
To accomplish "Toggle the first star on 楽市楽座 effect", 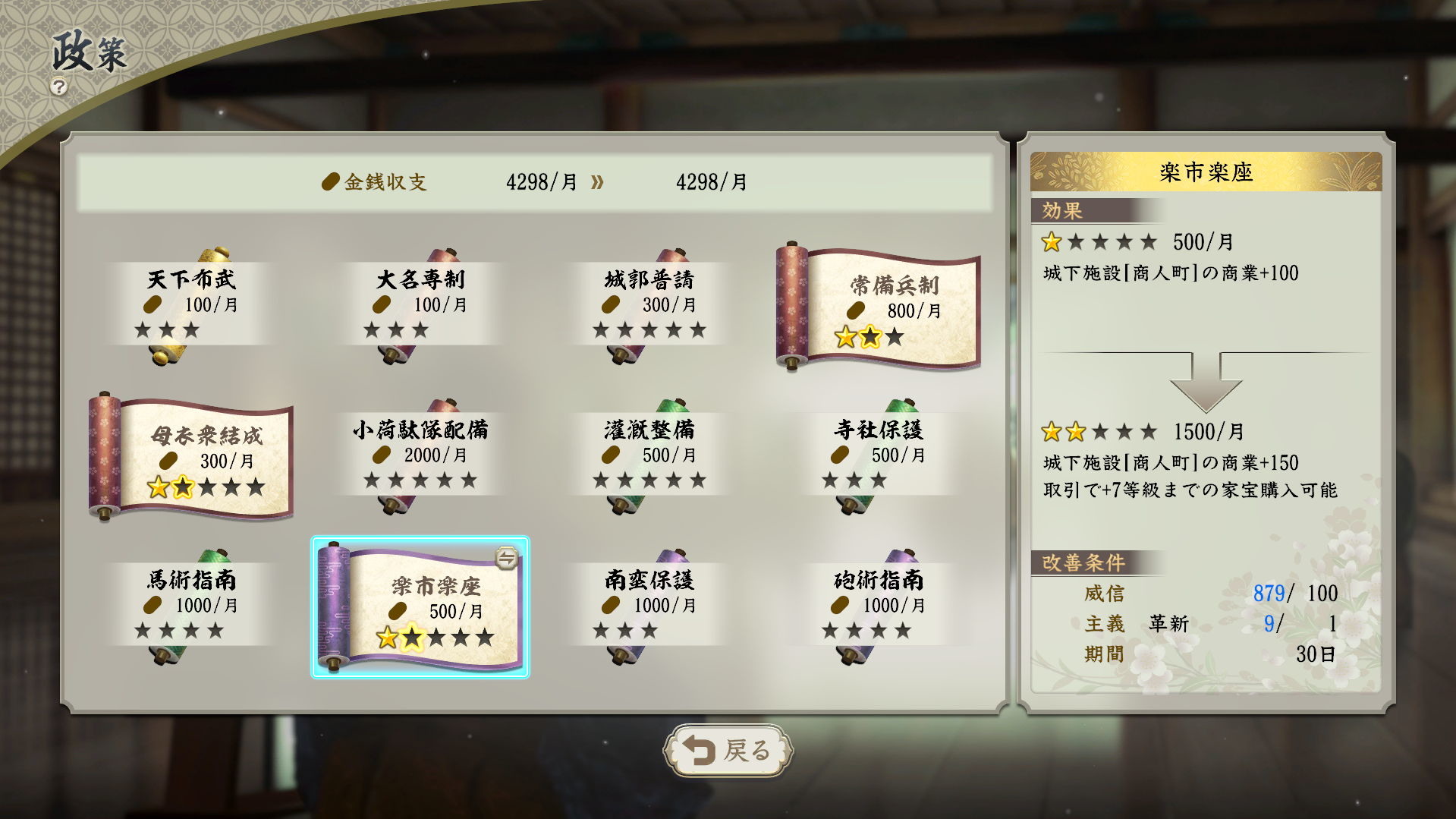I will click(x=1051, y=241).
